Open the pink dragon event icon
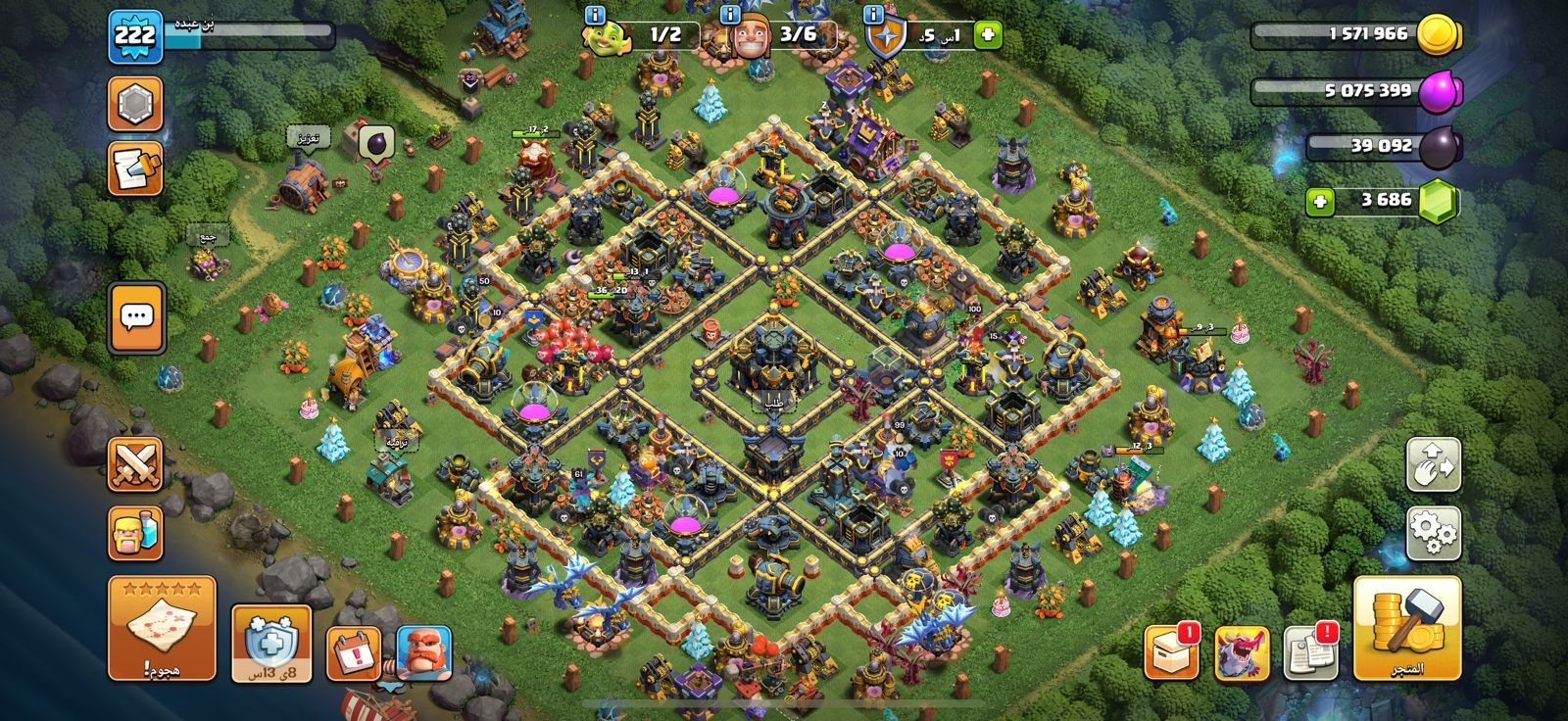Viewport: 1568px width, 721px height. click(1242, 652)
